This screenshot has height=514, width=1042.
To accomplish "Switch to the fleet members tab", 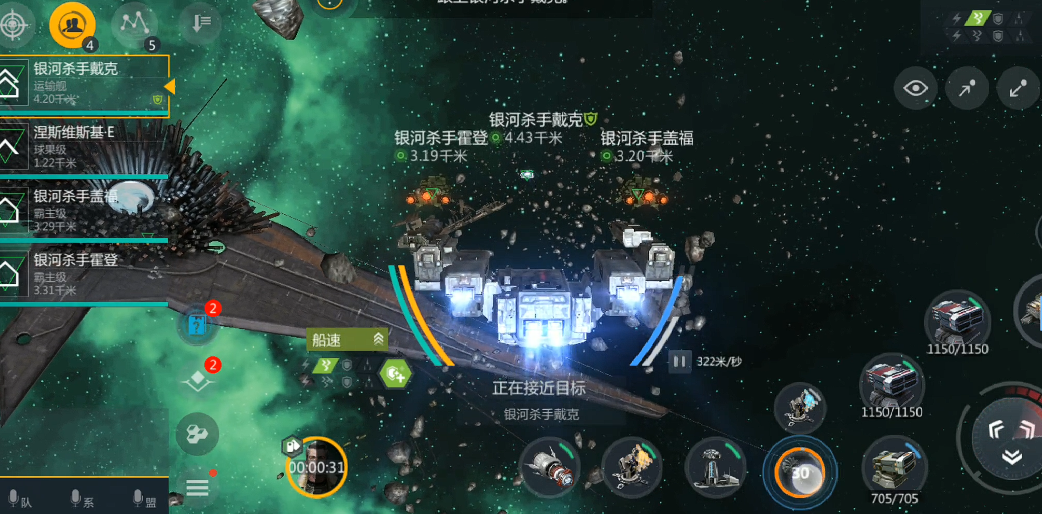I will point(73,21).
